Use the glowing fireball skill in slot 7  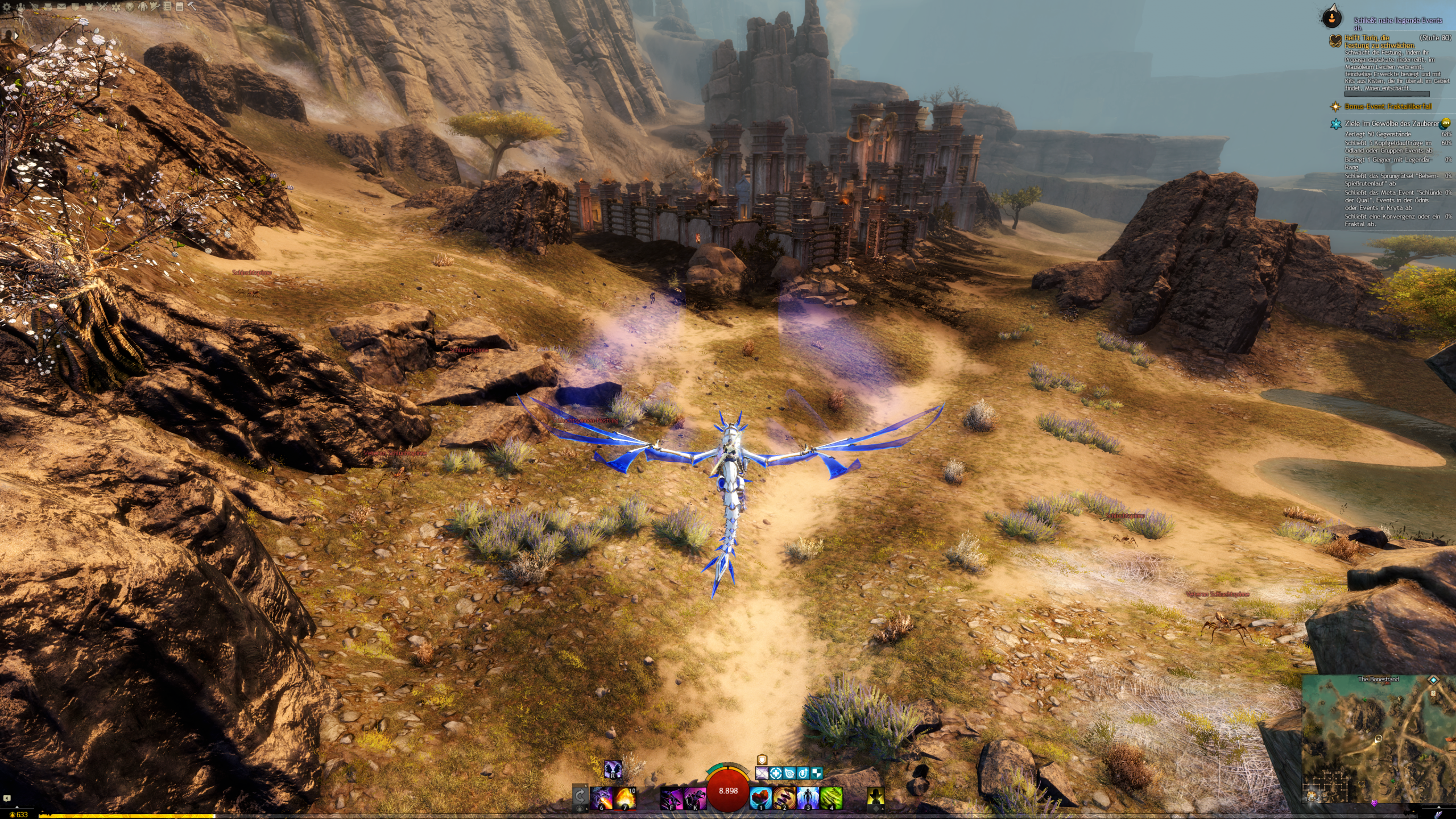click(624, 798)
